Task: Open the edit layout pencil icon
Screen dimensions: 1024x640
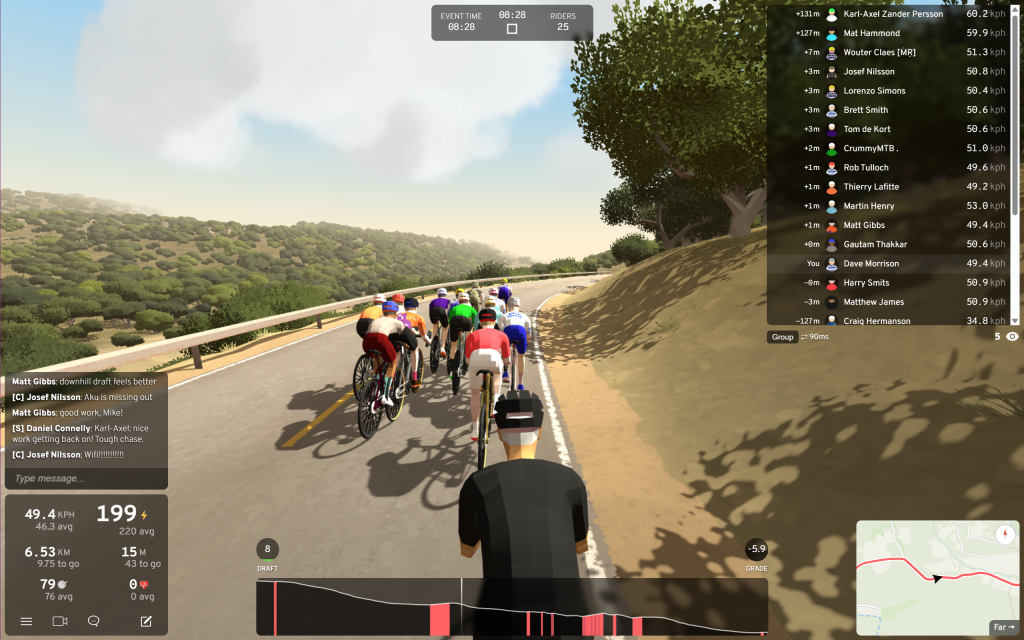Action: pos(146,621)
